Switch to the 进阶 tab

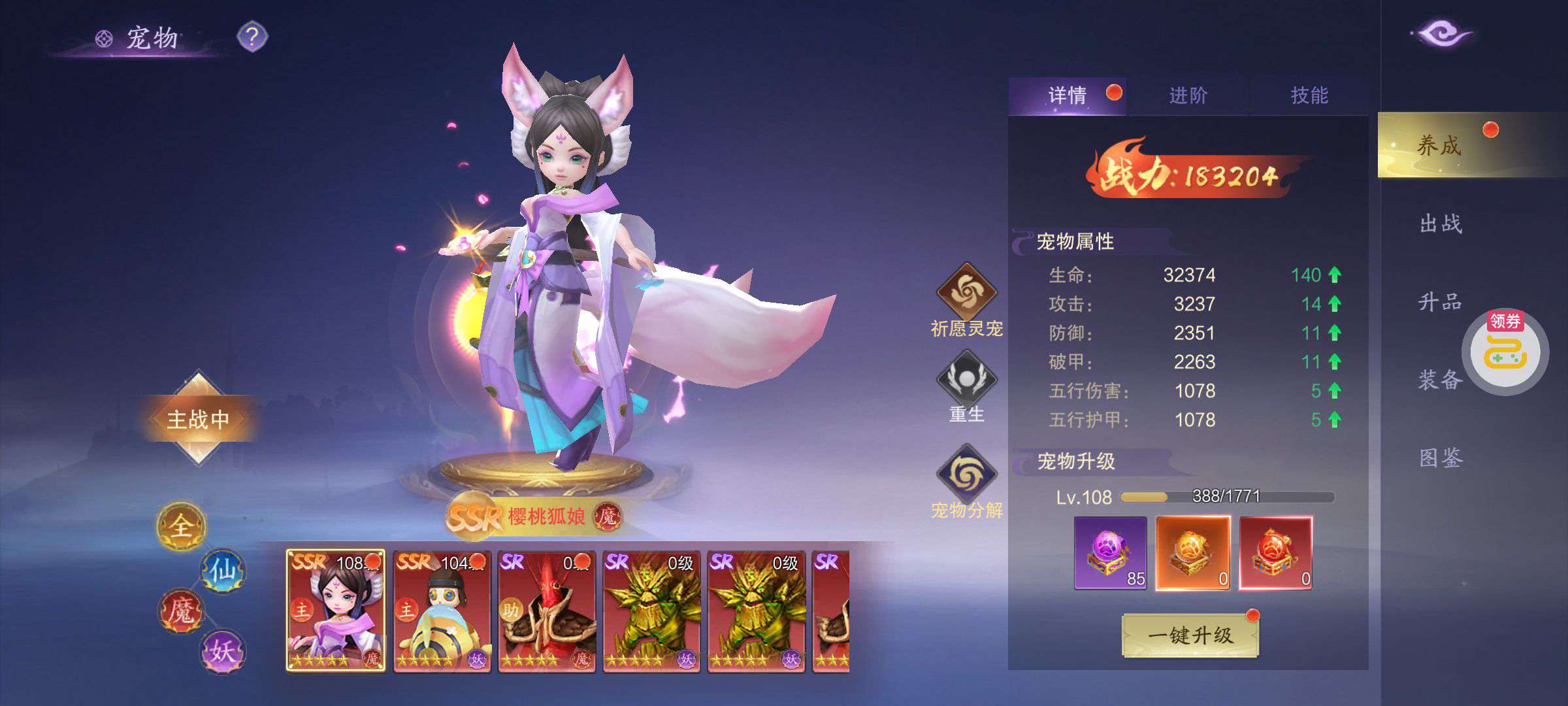1188,96
